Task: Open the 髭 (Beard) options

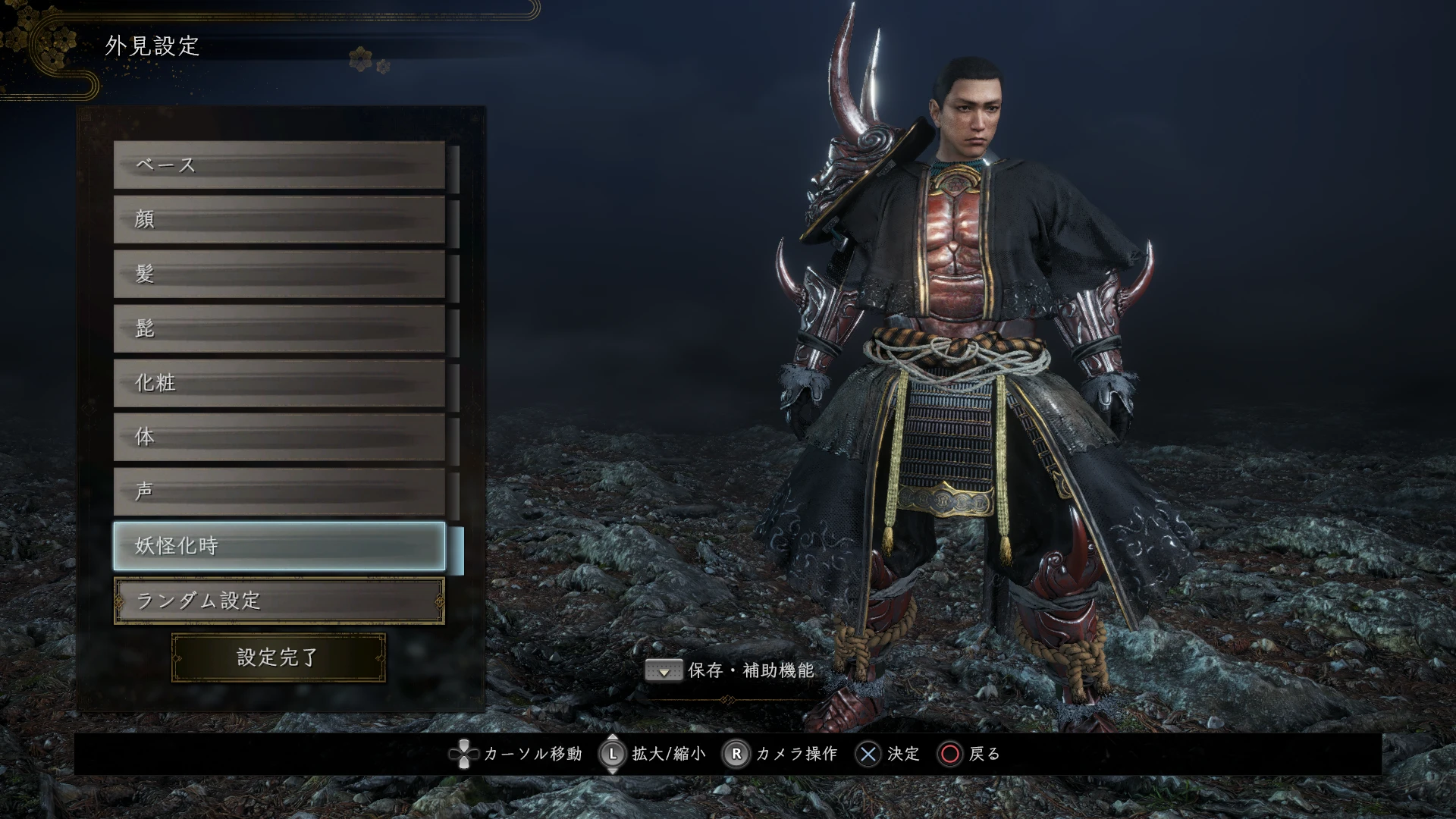Action: point(279,328)
